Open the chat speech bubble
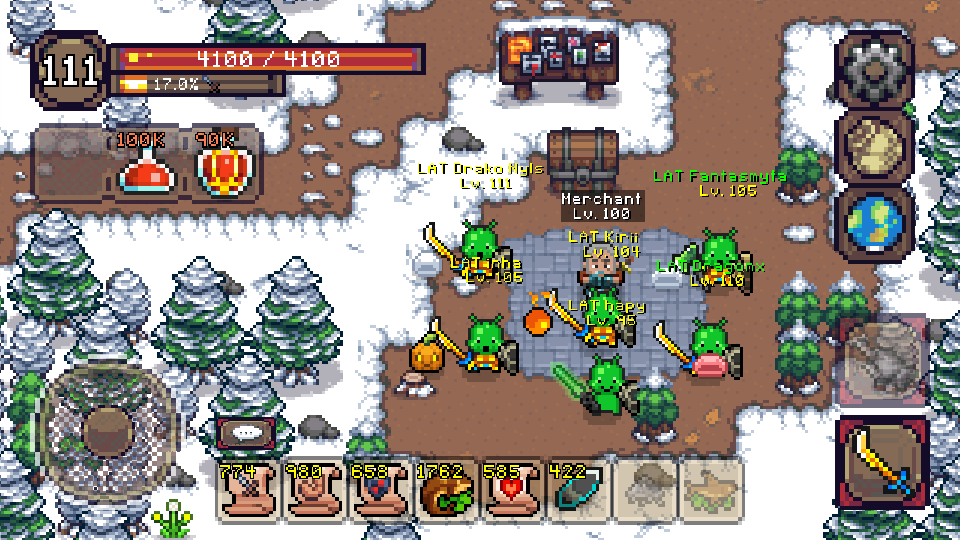960x540 pixels. (248, 434)
